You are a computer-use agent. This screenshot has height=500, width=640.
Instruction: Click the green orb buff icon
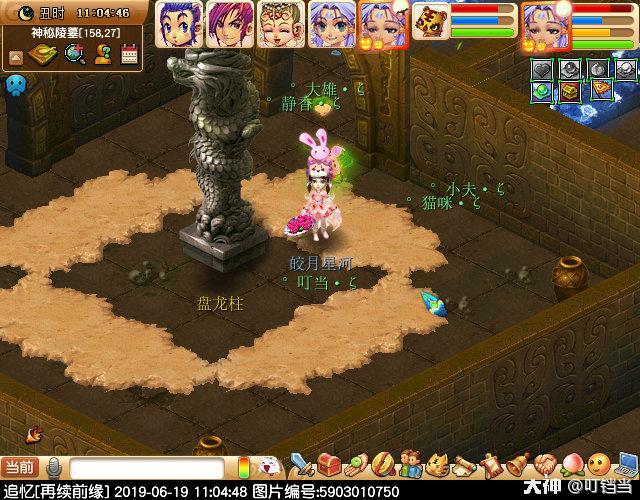[541, 91]
